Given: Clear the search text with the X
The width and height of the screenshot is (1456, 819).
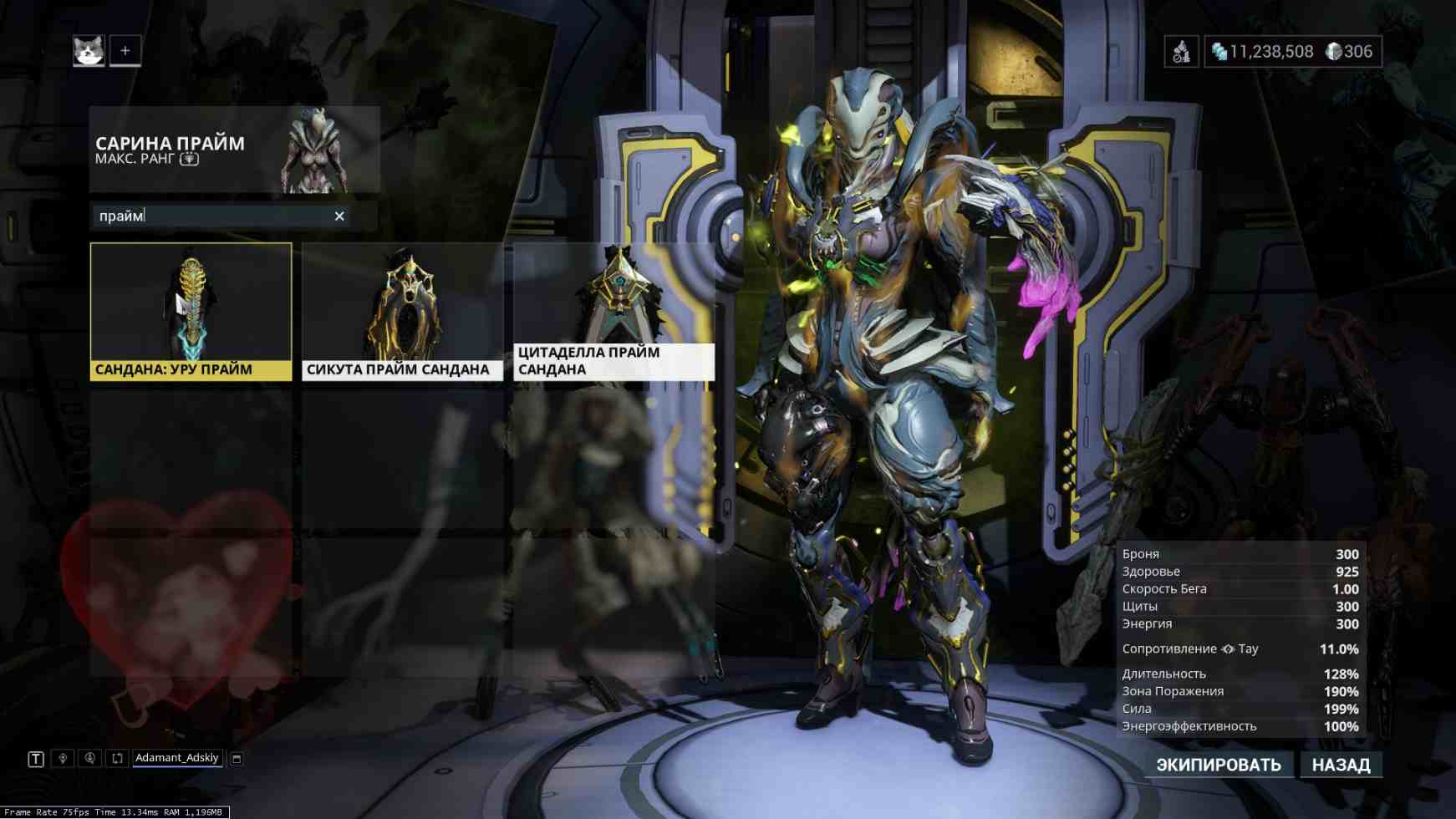Looking at the screenshot, I should [x=339, y=216].
